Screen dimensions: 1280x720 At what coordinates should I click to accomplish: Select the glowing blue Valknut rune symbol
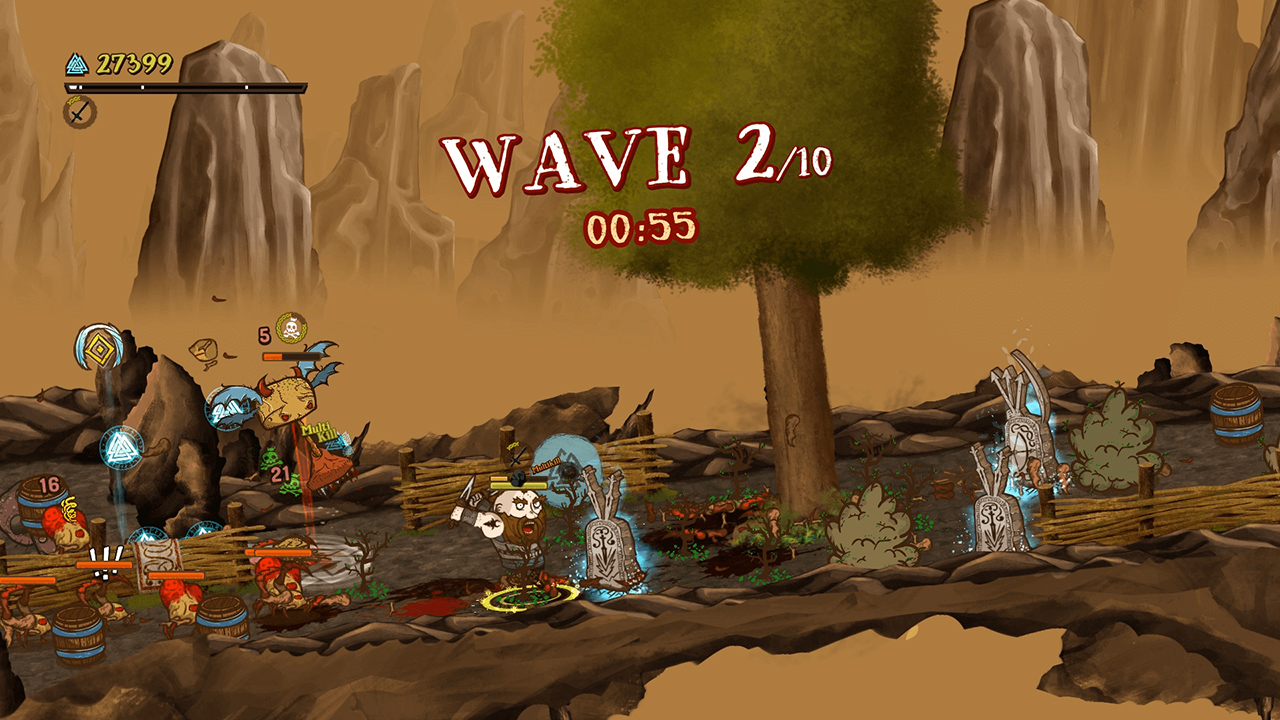pos(121,448)
